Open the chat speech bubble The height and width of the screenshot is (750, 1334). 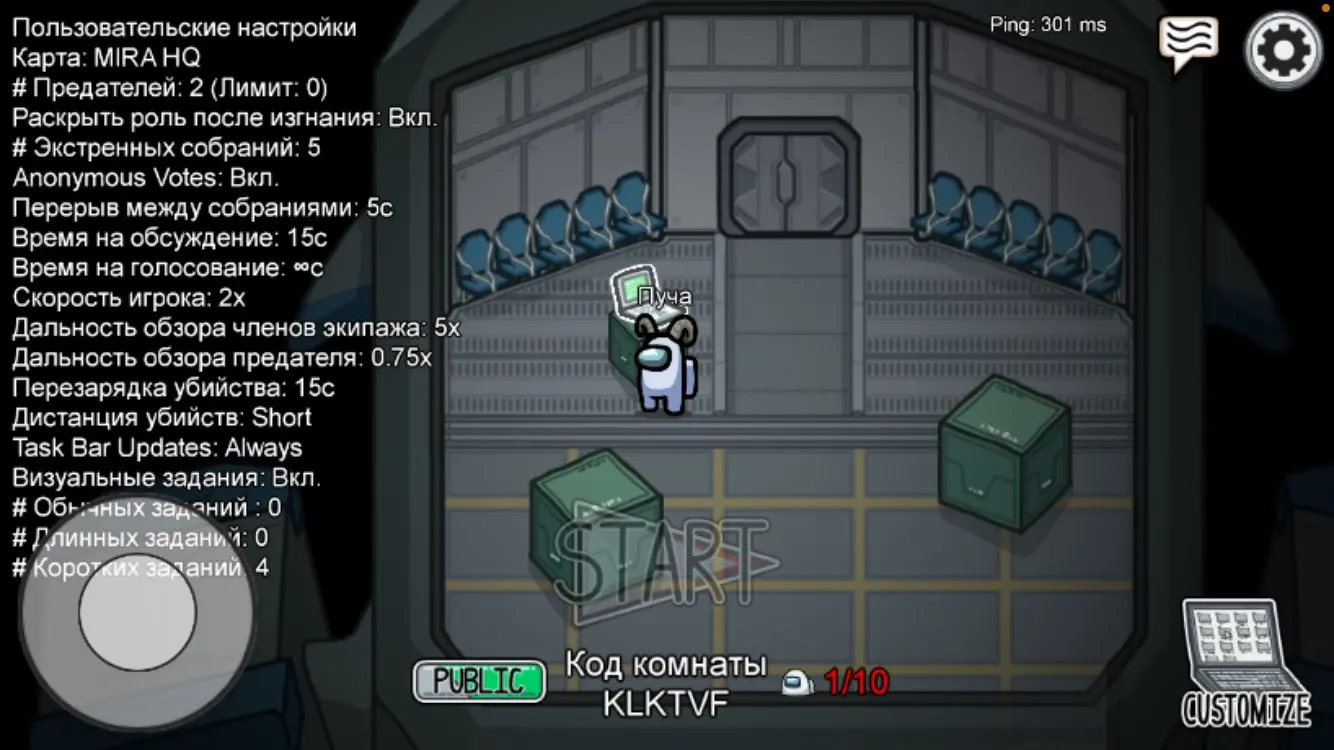click(1188, 42)
